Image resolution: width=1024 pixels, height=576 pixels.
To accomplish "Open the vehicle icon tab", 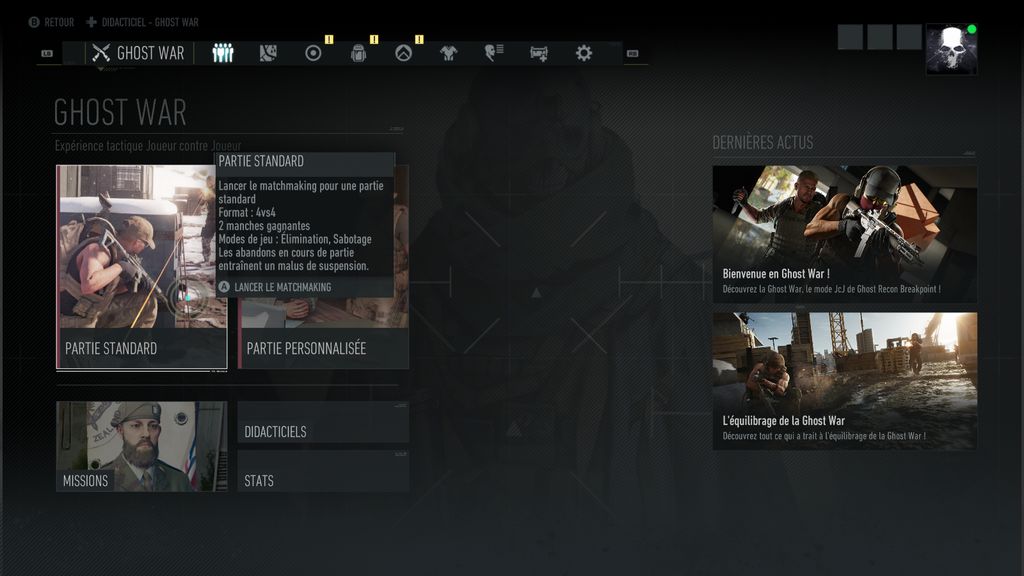I will (539, 53).
